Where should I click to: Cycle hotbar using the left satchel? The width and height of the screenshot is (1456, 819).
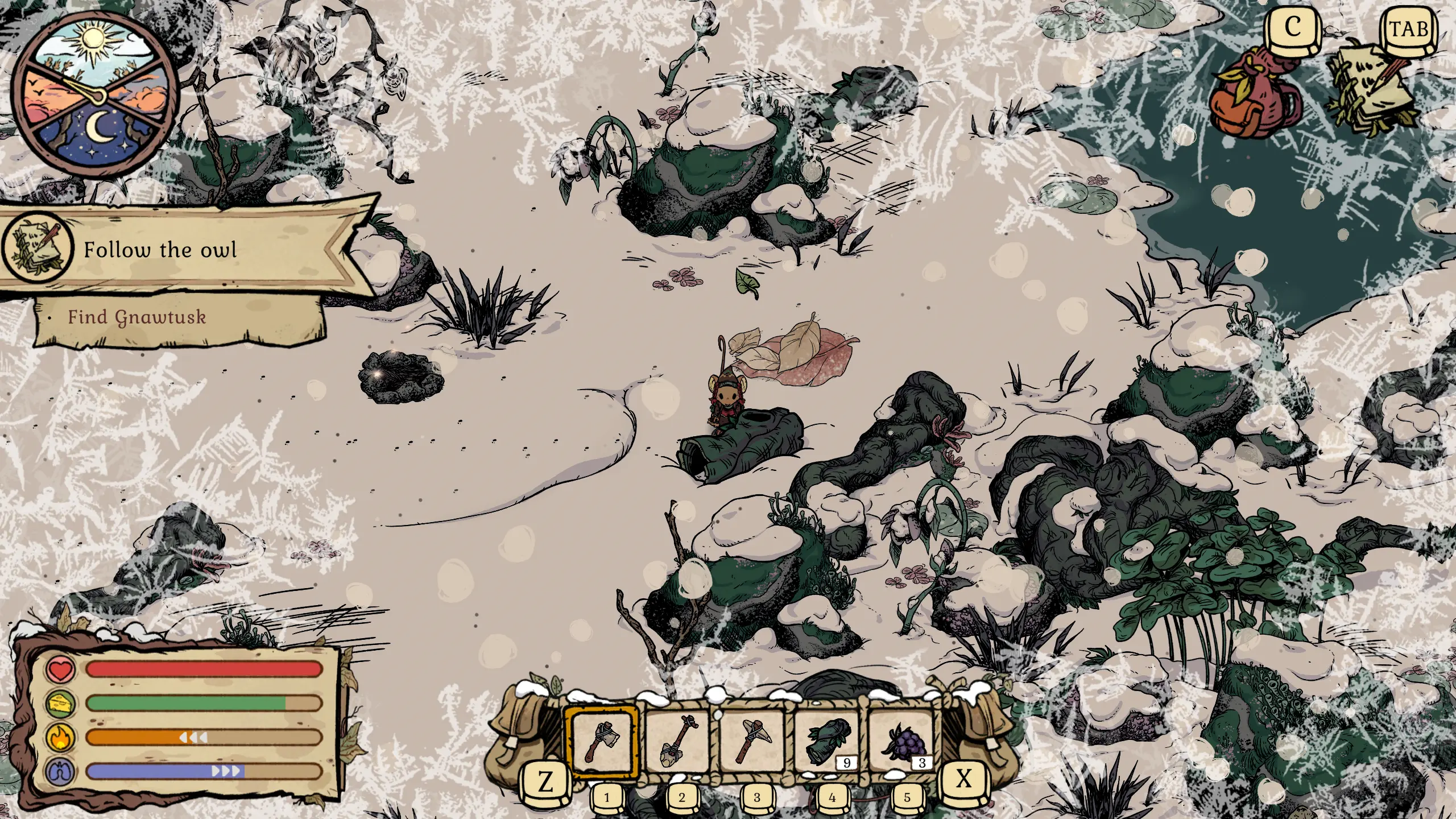(520, 734)
